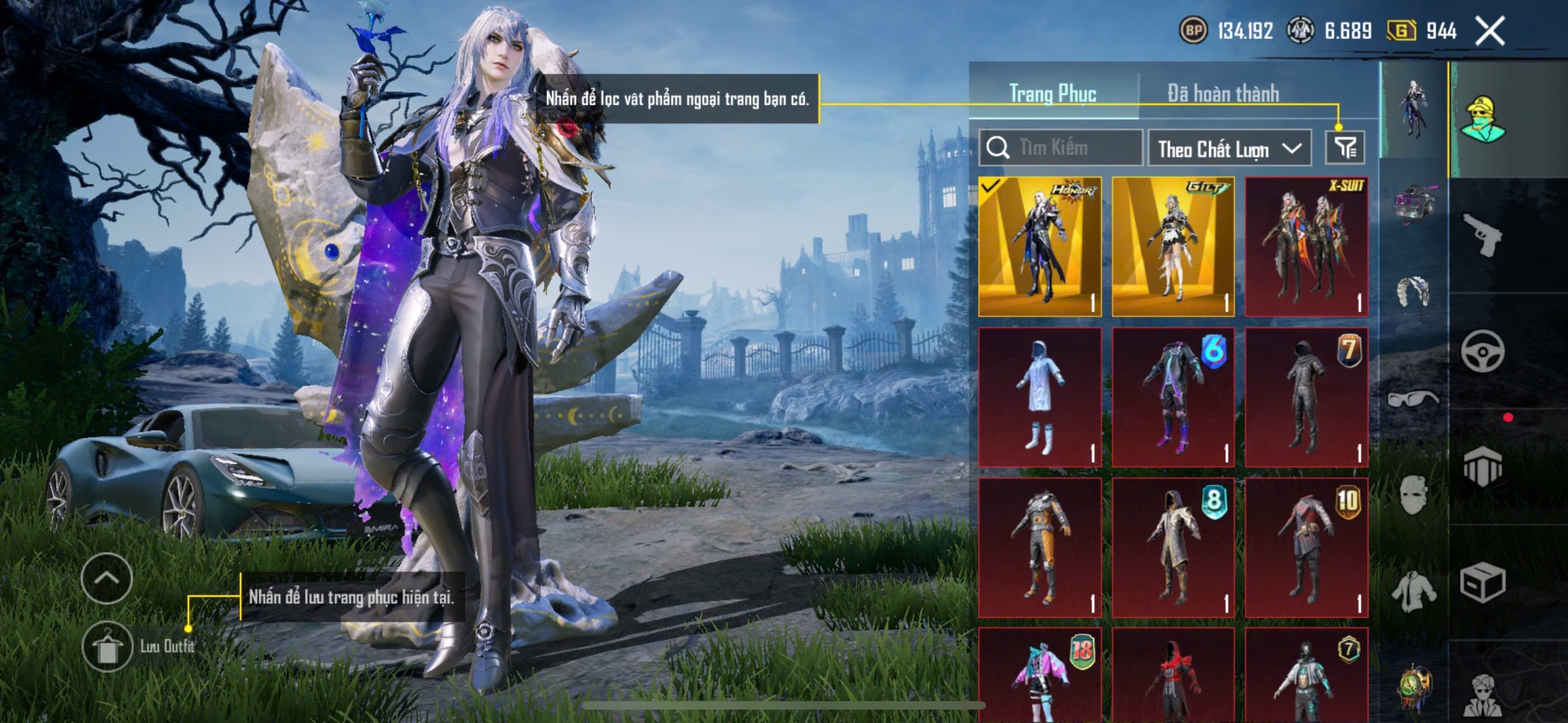Image resolution: width=1568 pixels, height=723 pixels.
Task: Choose the outfit with 10 badge
Action: 1306,548
